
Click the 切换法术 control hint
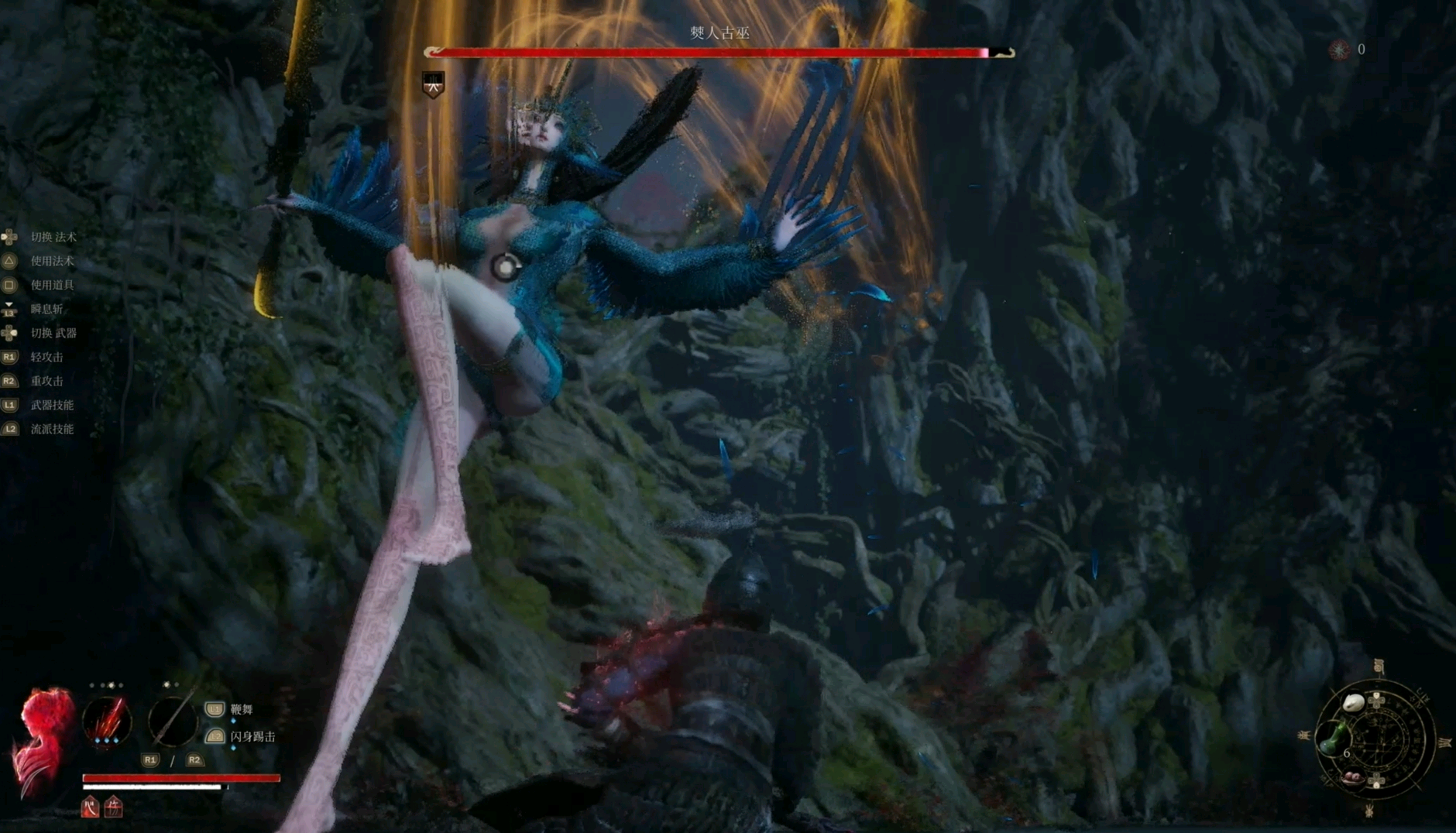tap(53, 237)
